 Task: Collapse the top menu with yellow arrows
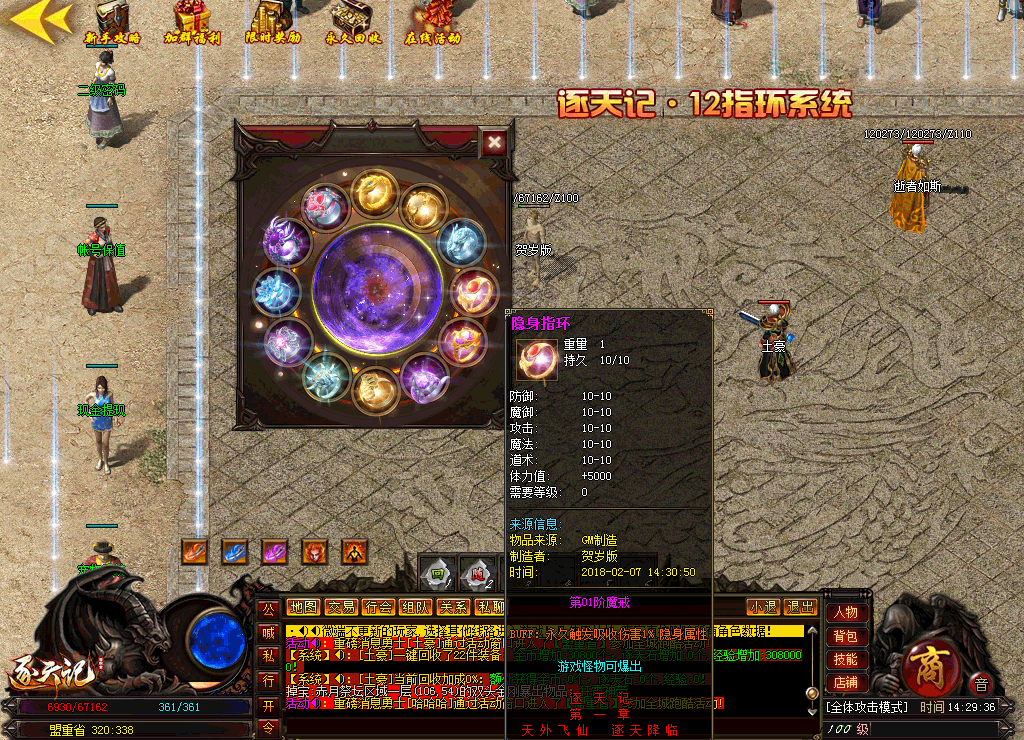tap(41, 19)
